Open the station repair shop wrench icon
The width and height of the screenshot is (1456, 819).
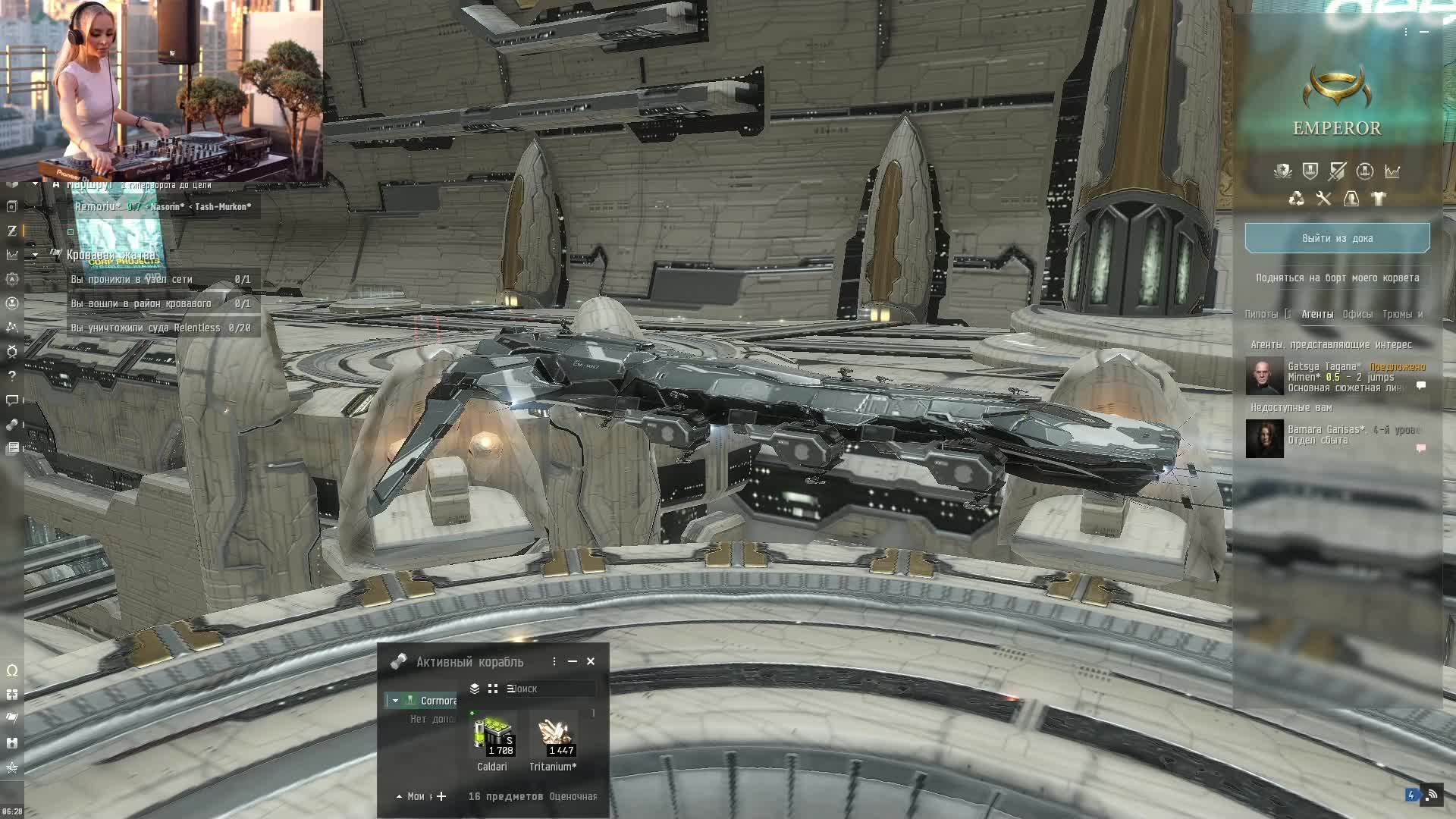(x=1323, y=199)
